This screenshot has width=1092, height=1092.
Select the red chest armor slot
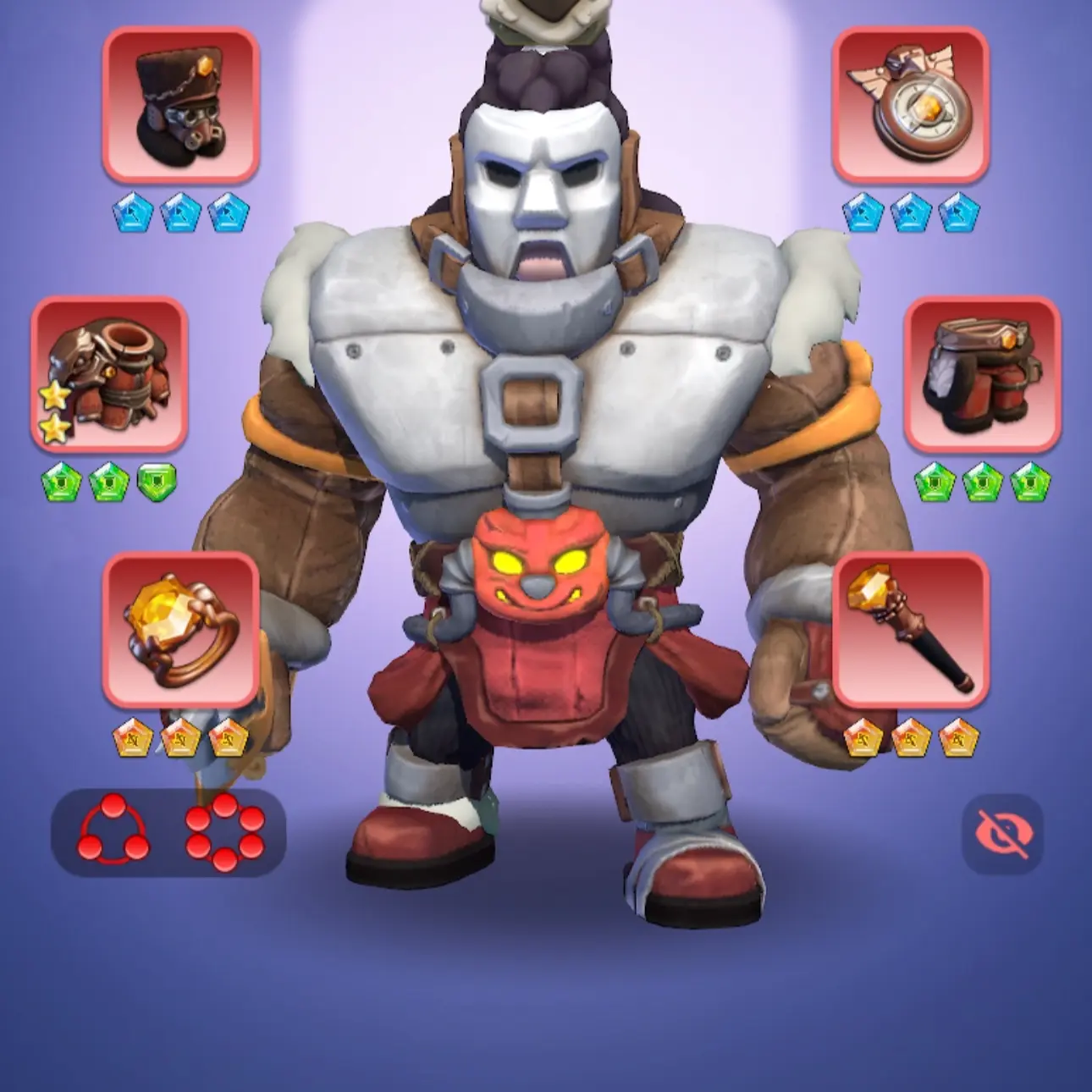coord(108,373)
